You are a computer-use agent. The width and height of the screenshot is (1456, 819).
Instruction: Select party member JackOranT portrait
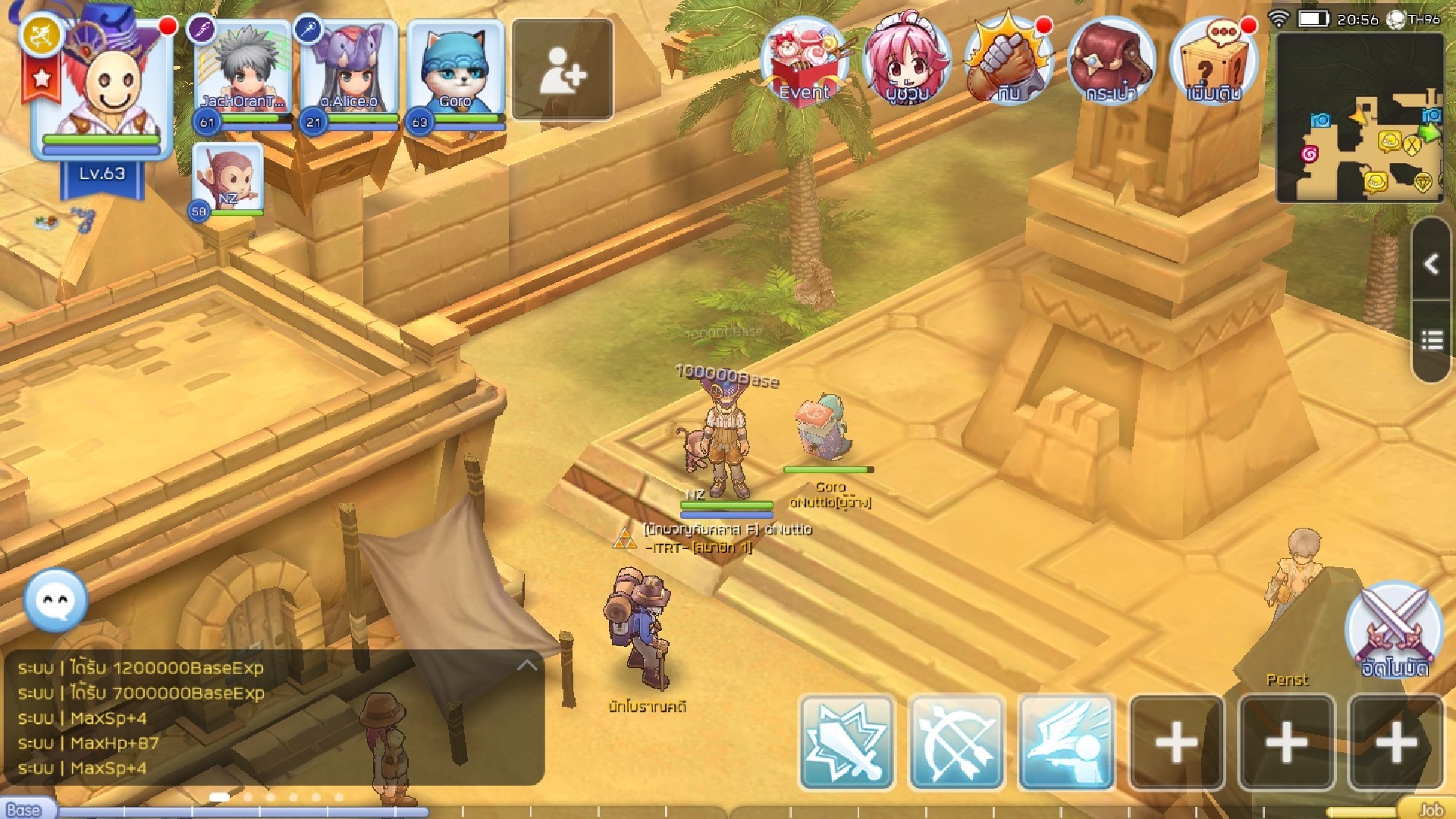(243, 72)
